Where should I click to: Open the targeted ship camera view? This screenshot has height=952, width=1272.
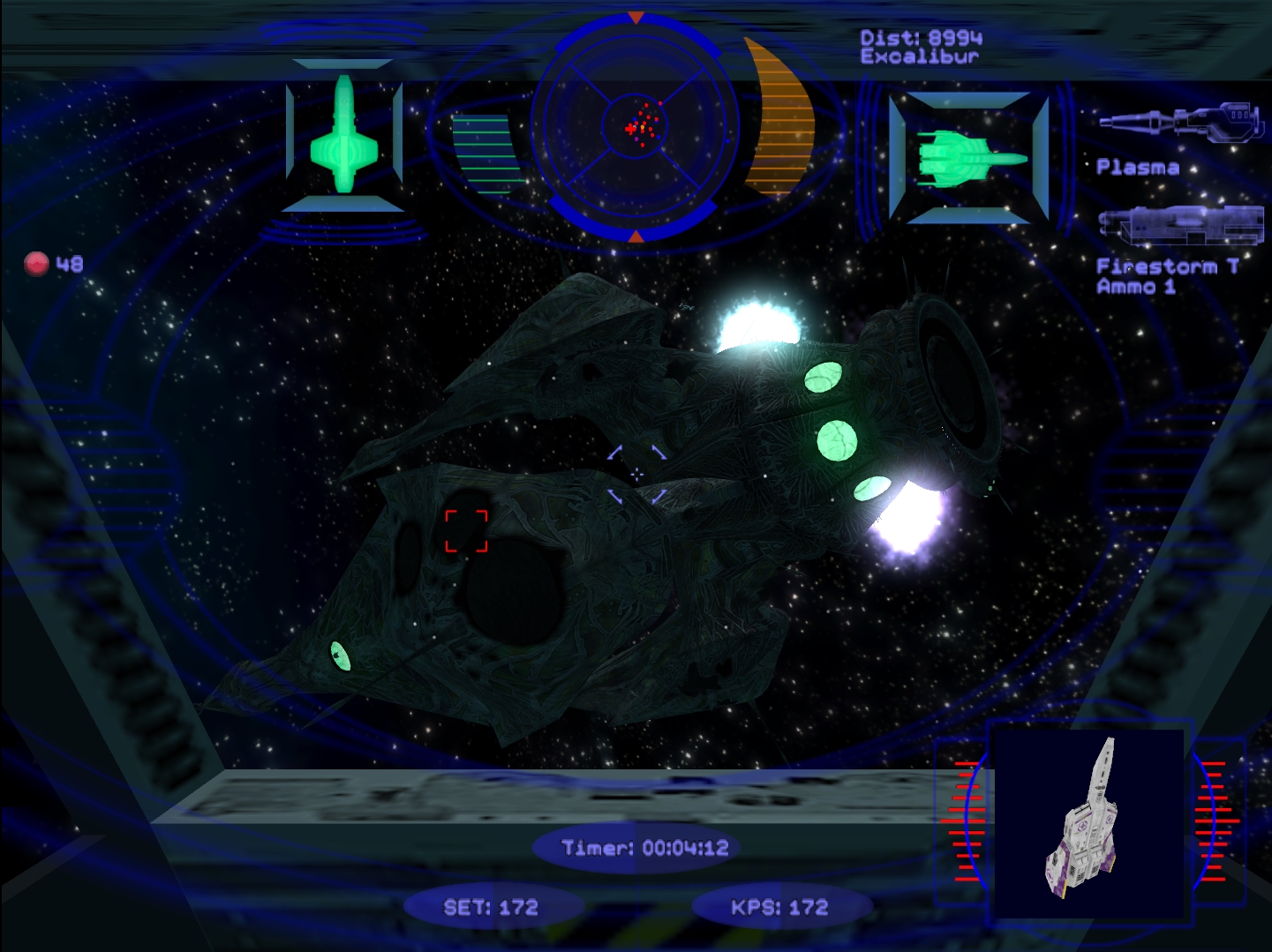1088,822
